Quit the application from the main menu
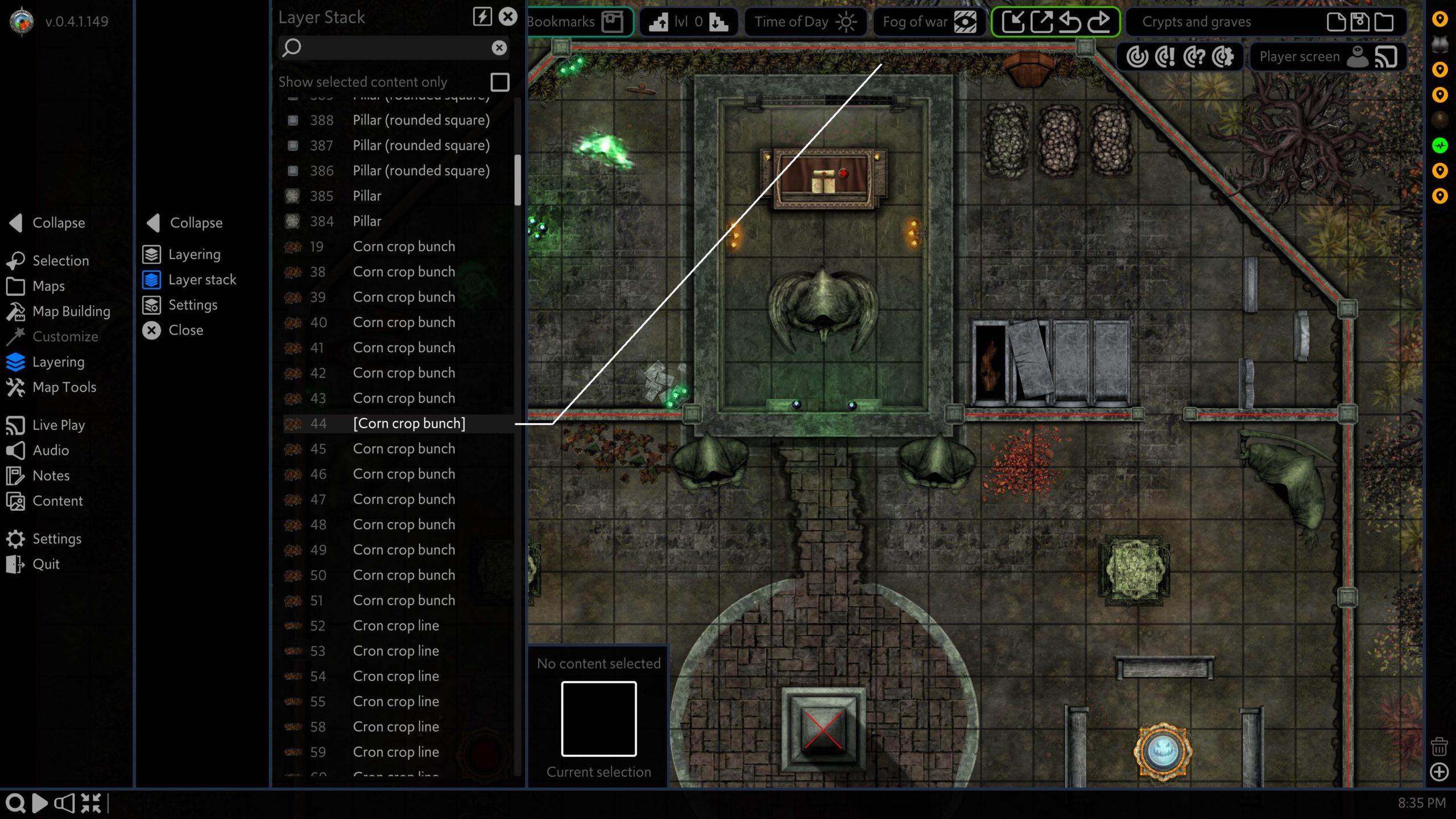Viewport: 1456px width, 819px height. tap(45, 564)
